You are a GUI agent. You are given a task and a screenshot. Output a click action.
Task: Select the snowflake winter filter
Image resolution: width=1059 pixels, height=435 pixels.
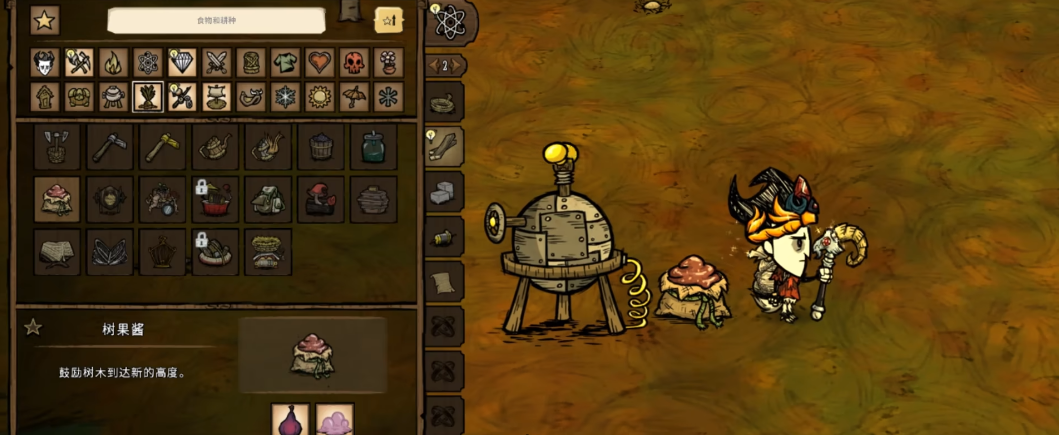point(285,97)
